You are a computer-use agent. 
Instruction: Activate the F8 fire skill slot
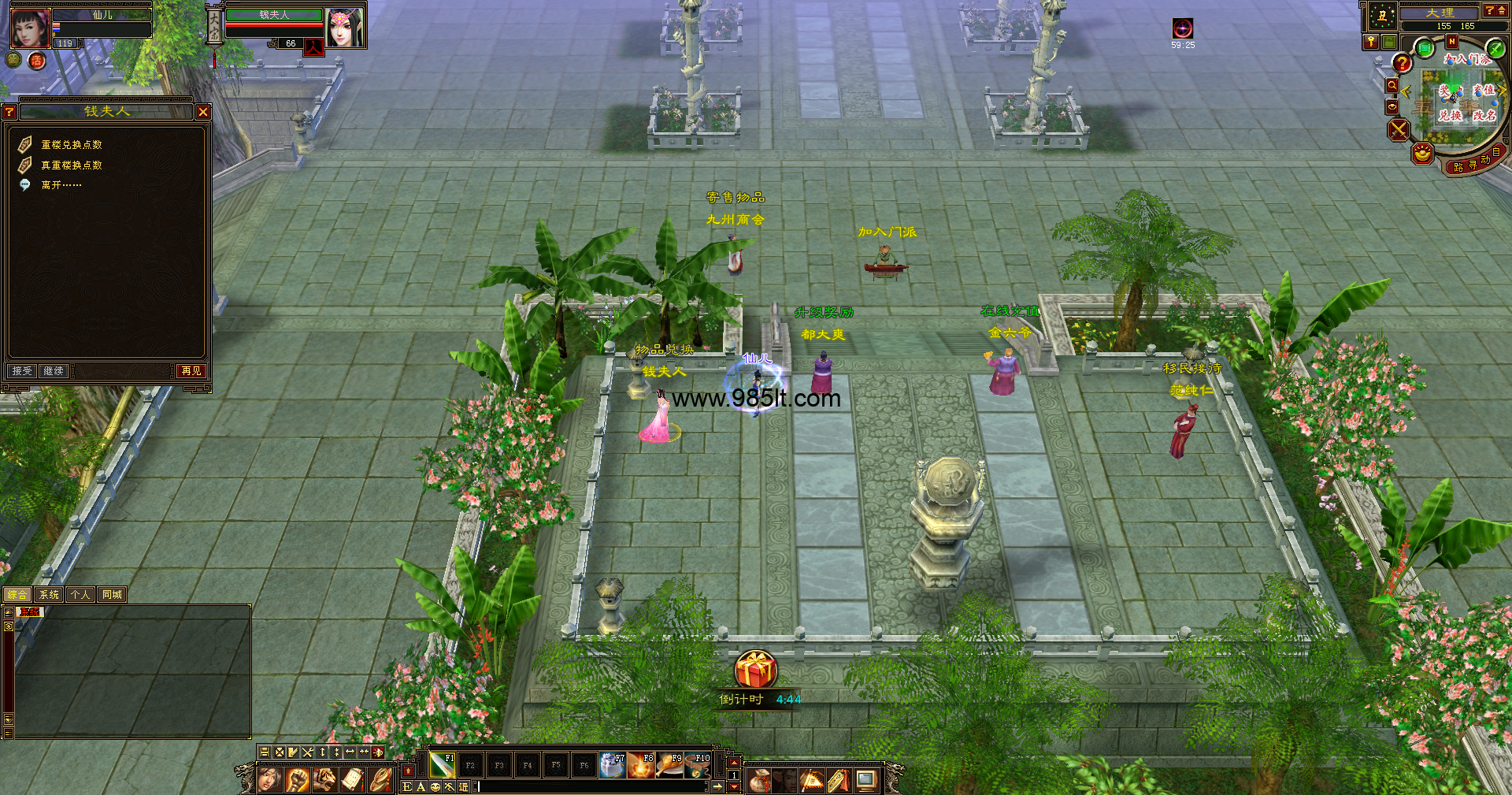[641, 765]
